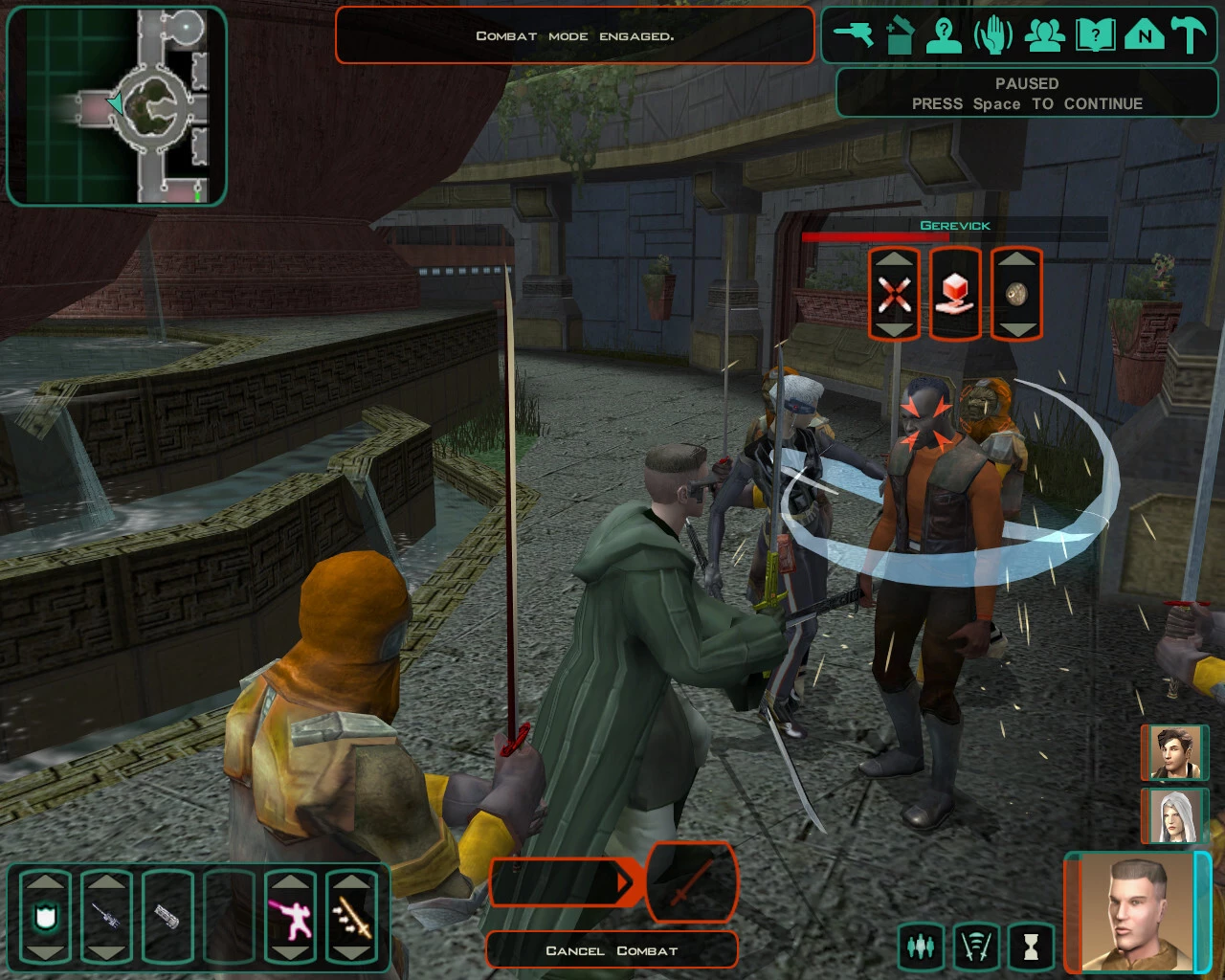Open the Journal book icon
The image size is (1225, 980).
(1095, 35)
